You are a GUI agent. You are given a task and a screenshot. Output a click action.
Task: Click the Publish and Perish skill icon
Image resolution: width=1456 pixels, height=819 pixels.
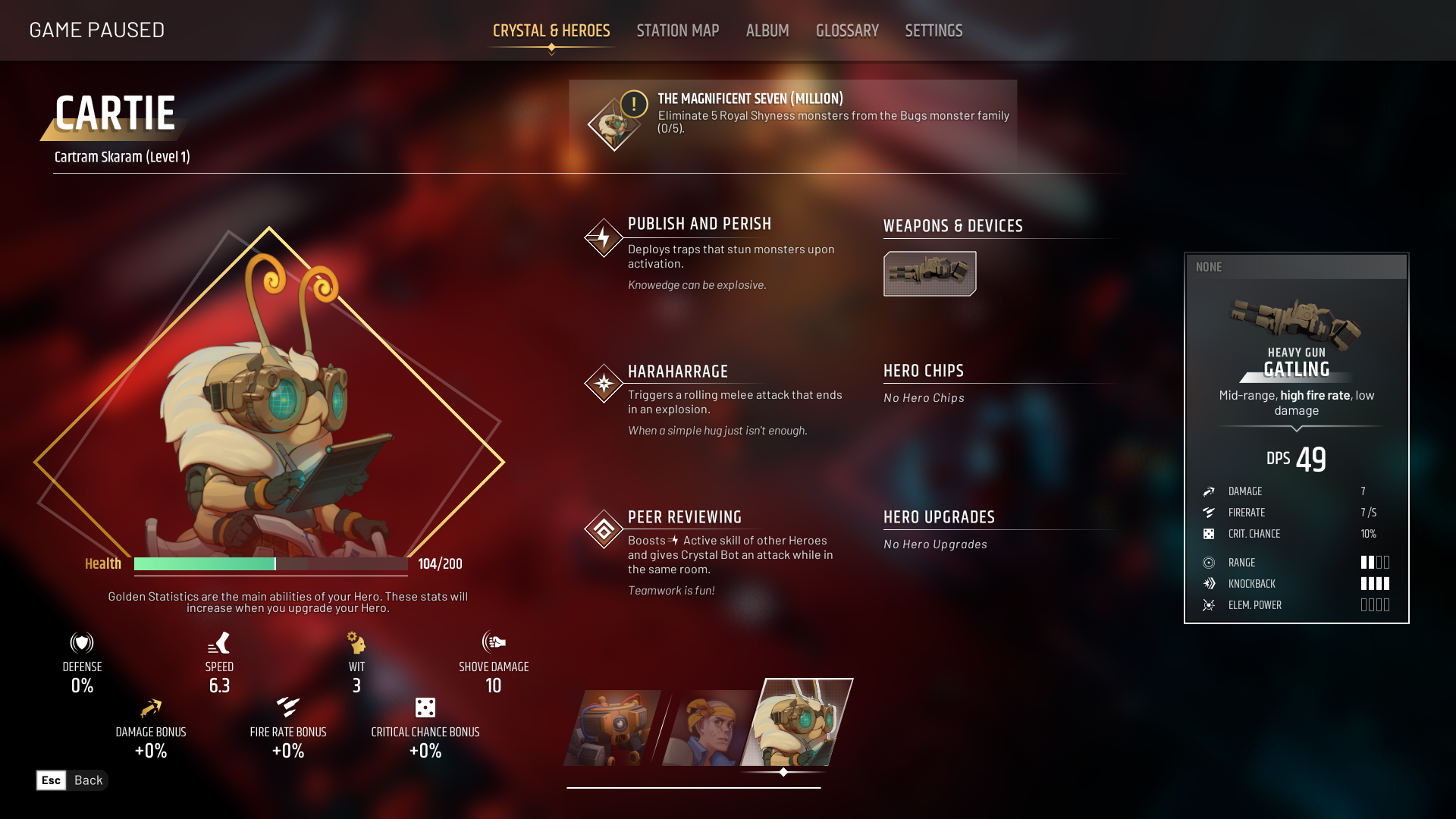pyautogui.click(x=604, y=238)
